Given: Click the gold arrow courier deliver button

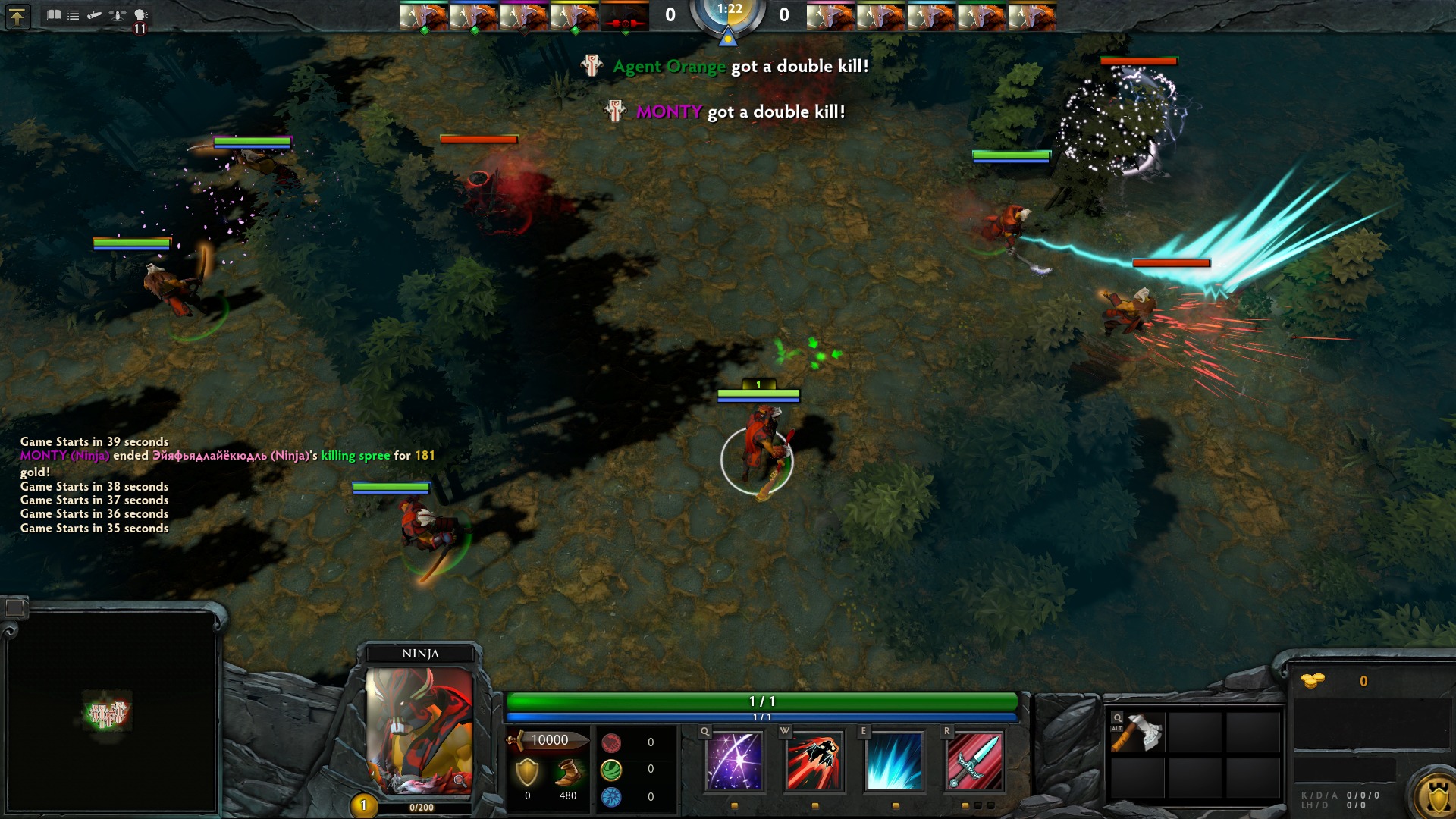Looking at the screenshot, I should (17, 16).
